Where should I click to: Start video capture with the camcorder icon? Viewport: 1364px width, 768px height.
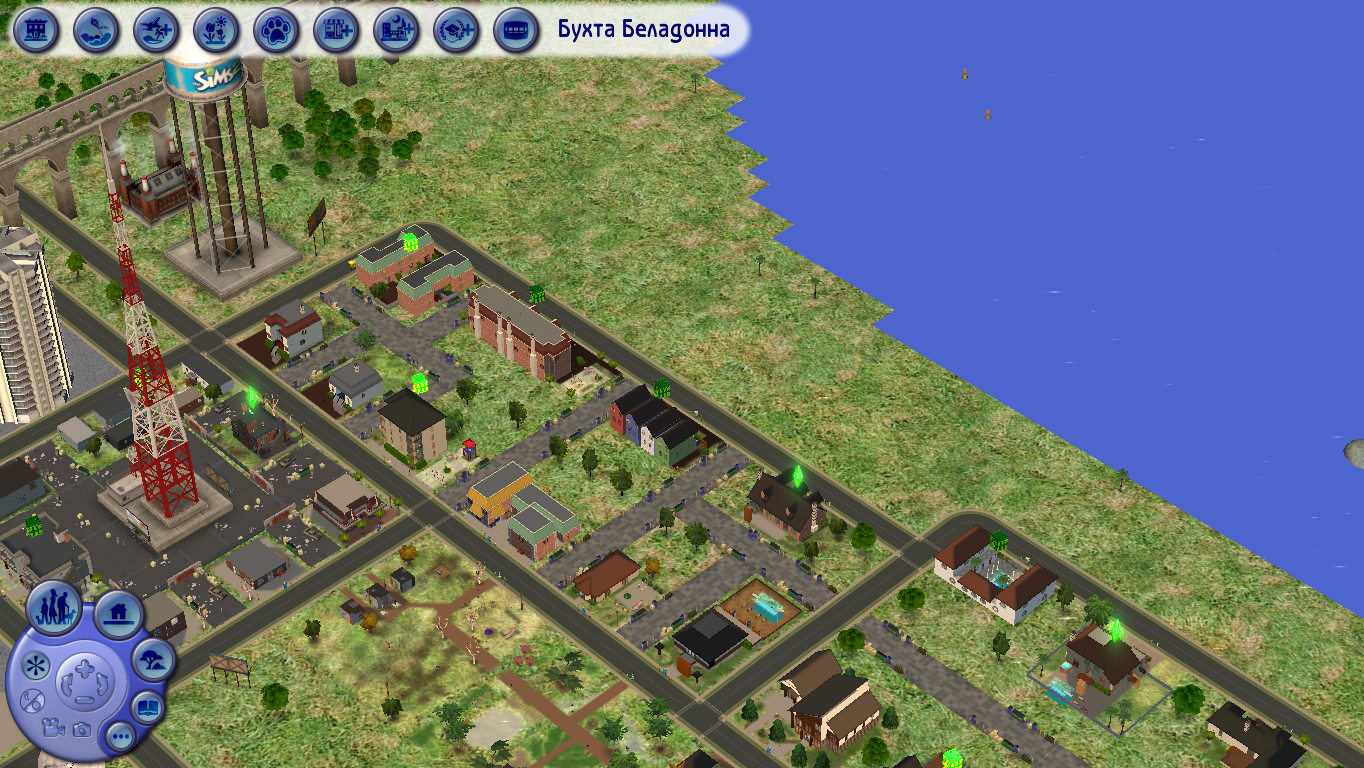53,727
